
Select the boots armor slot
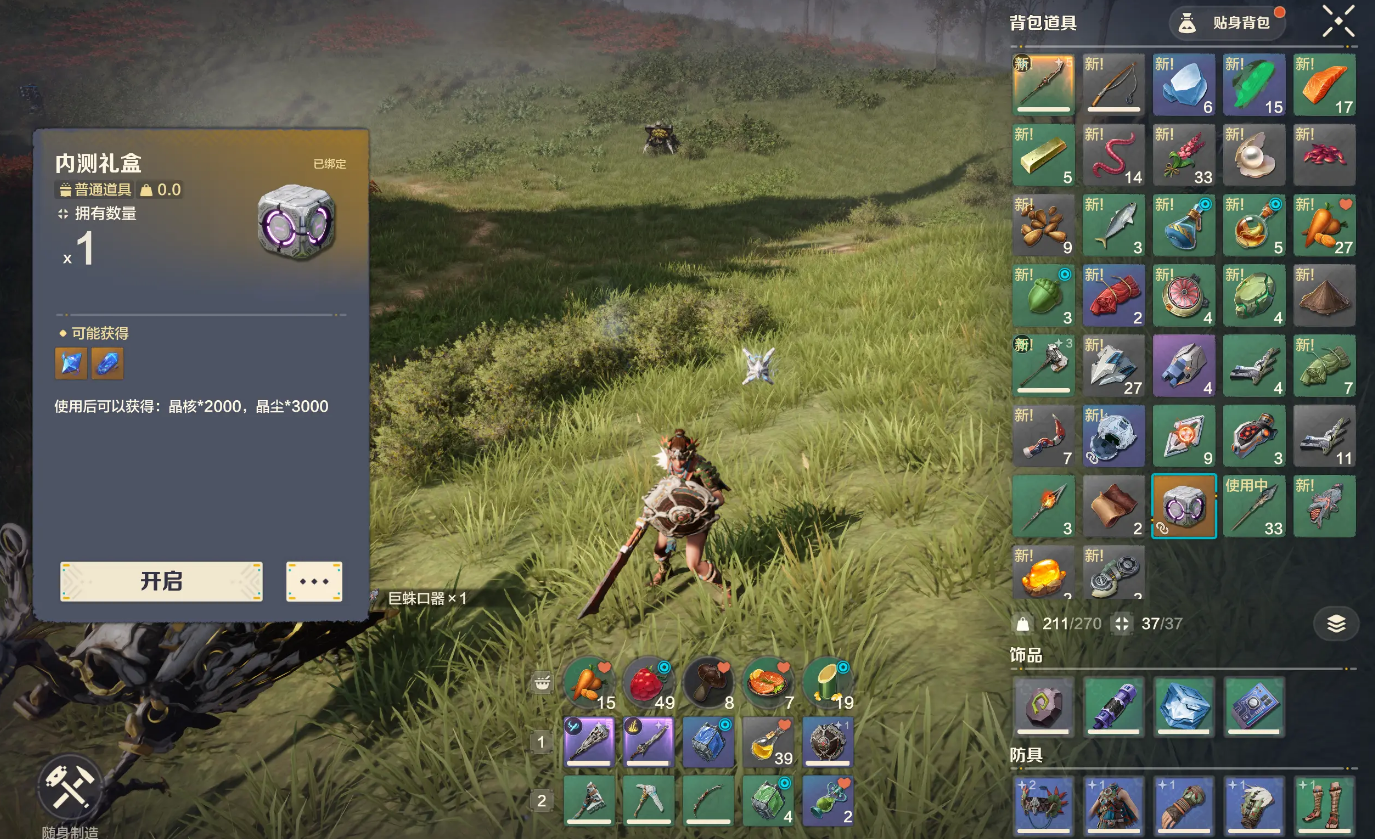1325,806
